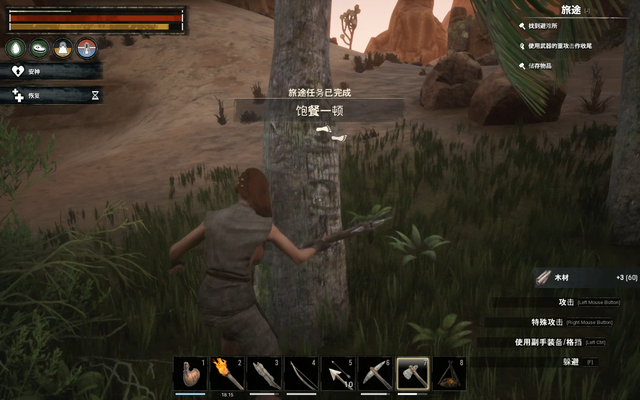
Task: Choose the campfire in hotbar slot 8
Action: point(449,374)
